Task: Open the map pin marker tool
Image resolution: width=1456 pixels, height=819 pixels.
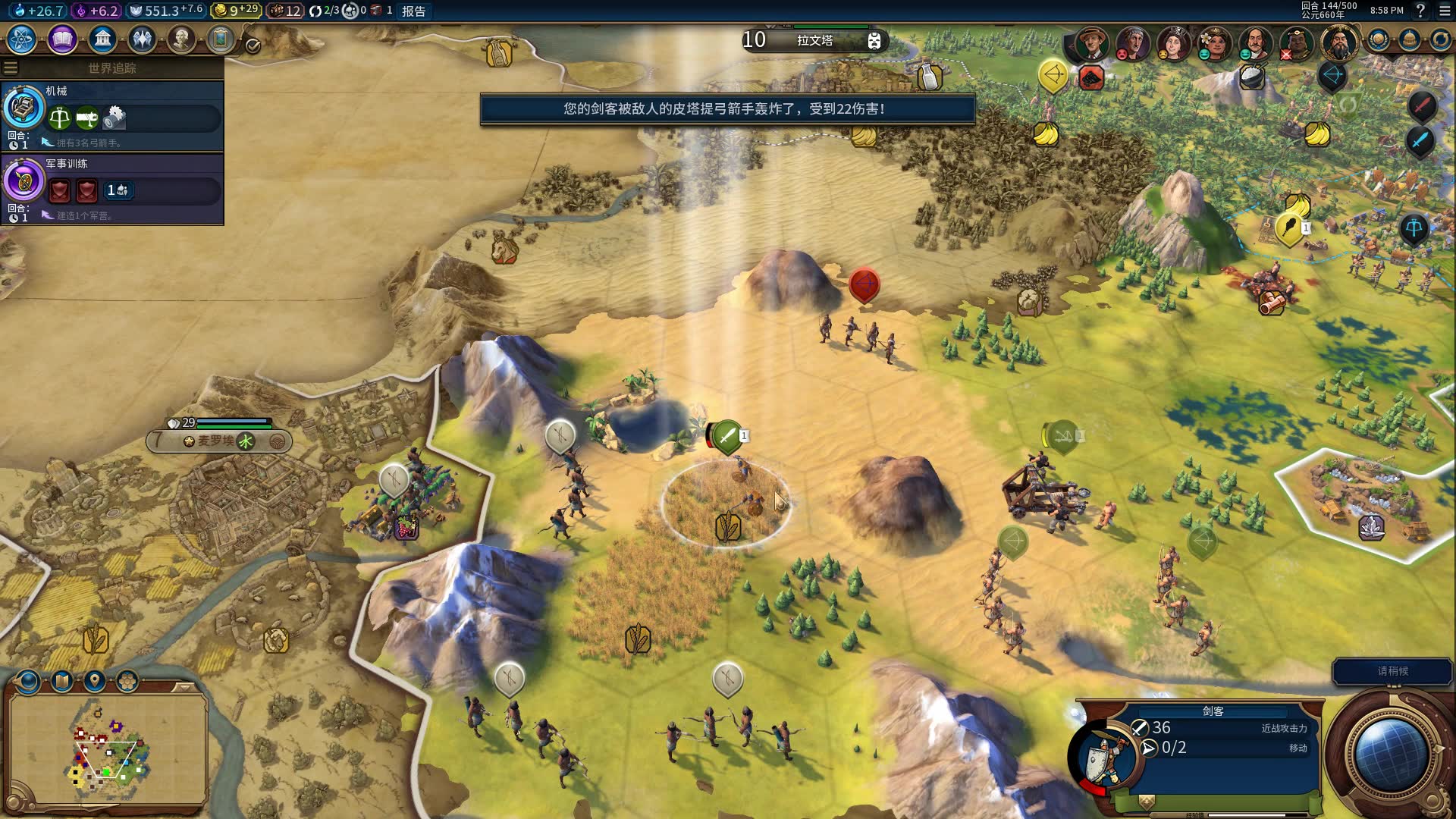Action: (95, 681)
